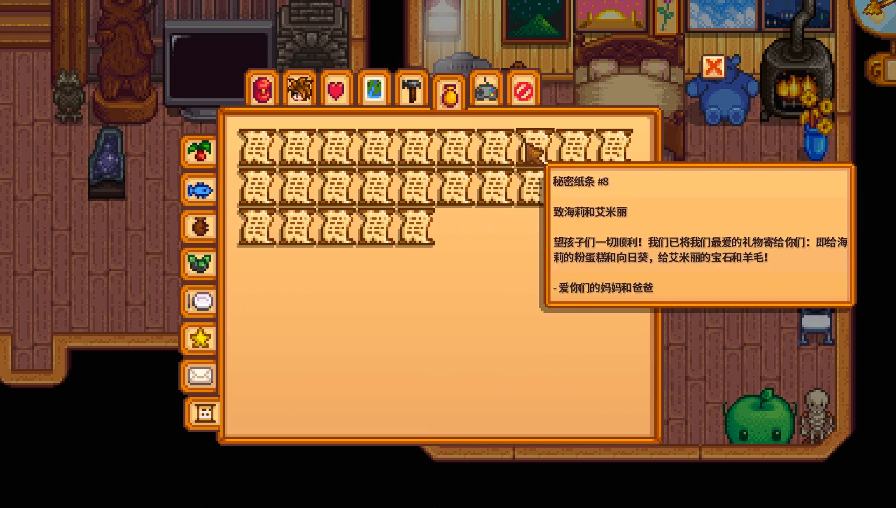Open the social heart tab
This screenshot has width=896, height=508.
336,90
